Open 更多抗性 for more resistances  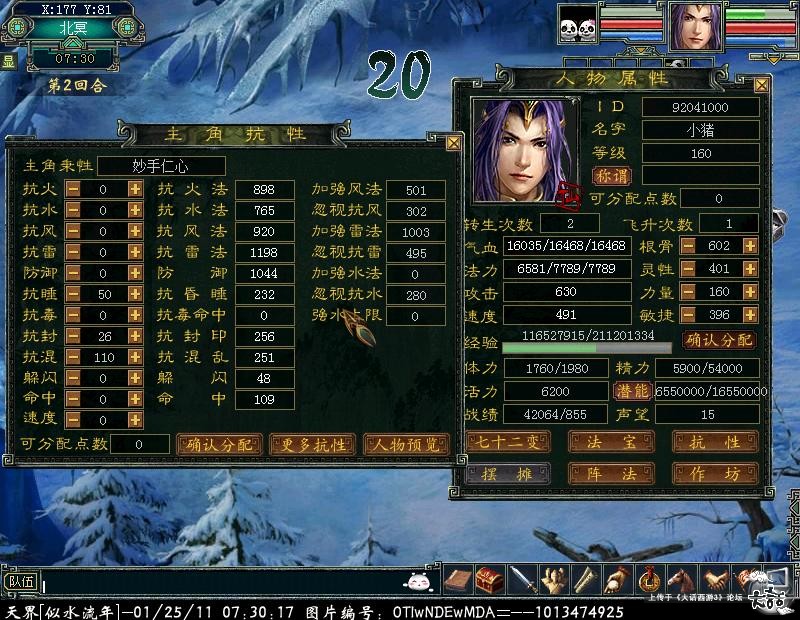313,444
